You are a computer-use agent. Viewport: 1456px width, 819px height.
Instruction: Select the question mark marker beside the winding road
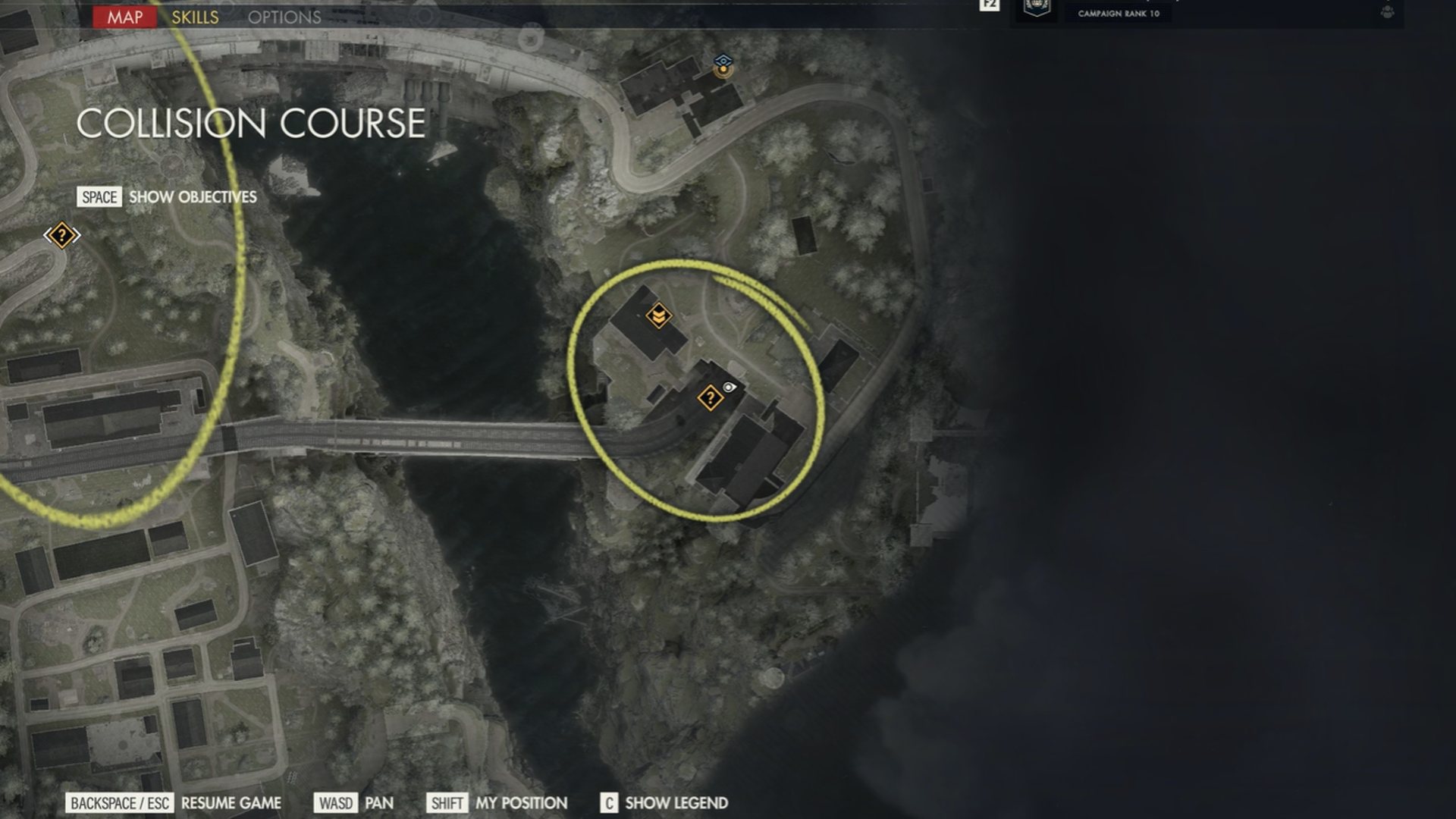pyautogui.click(x=62, y=235)
